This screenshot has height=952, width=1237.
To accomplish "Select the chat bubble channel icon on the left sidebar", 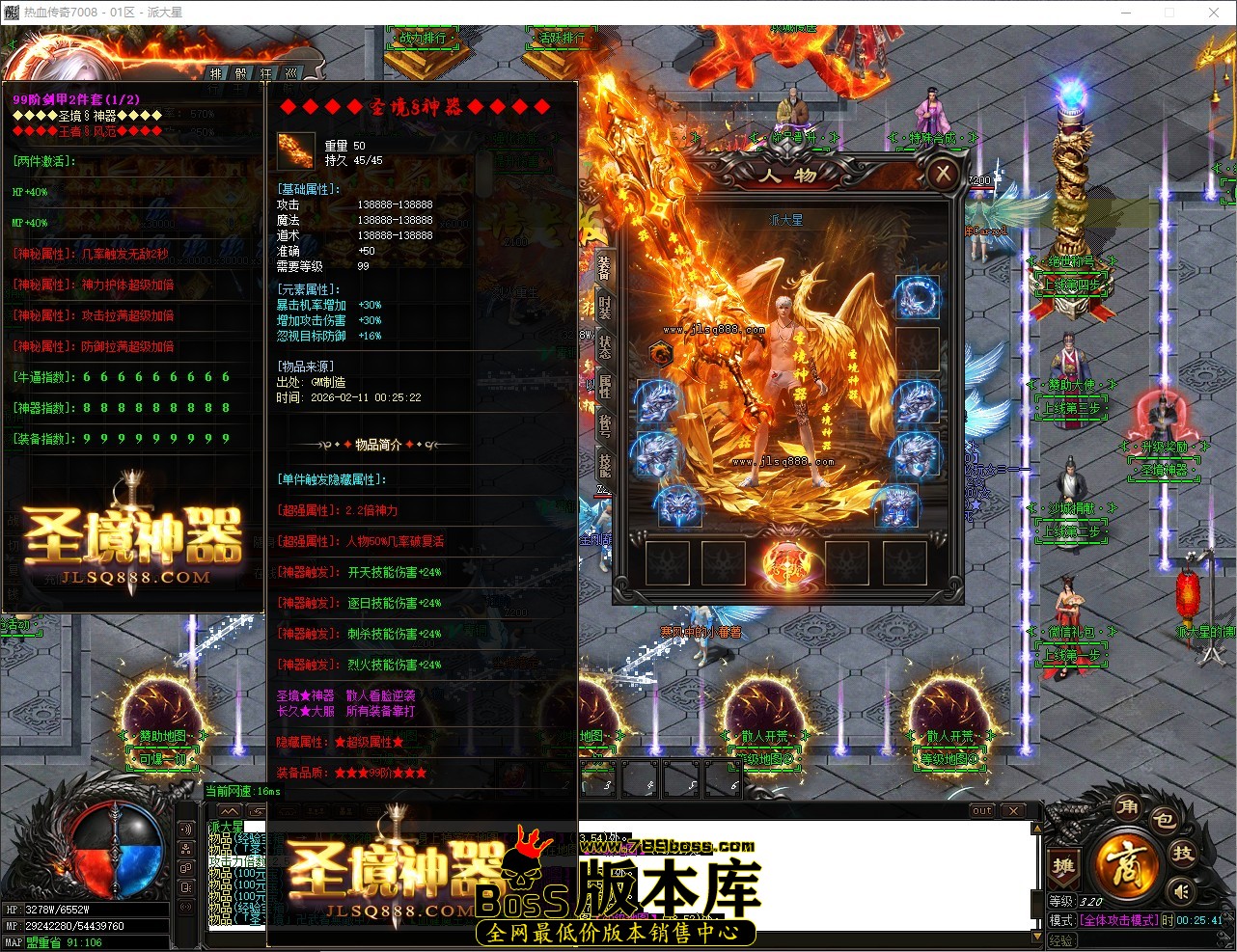I will click(186, 866).
